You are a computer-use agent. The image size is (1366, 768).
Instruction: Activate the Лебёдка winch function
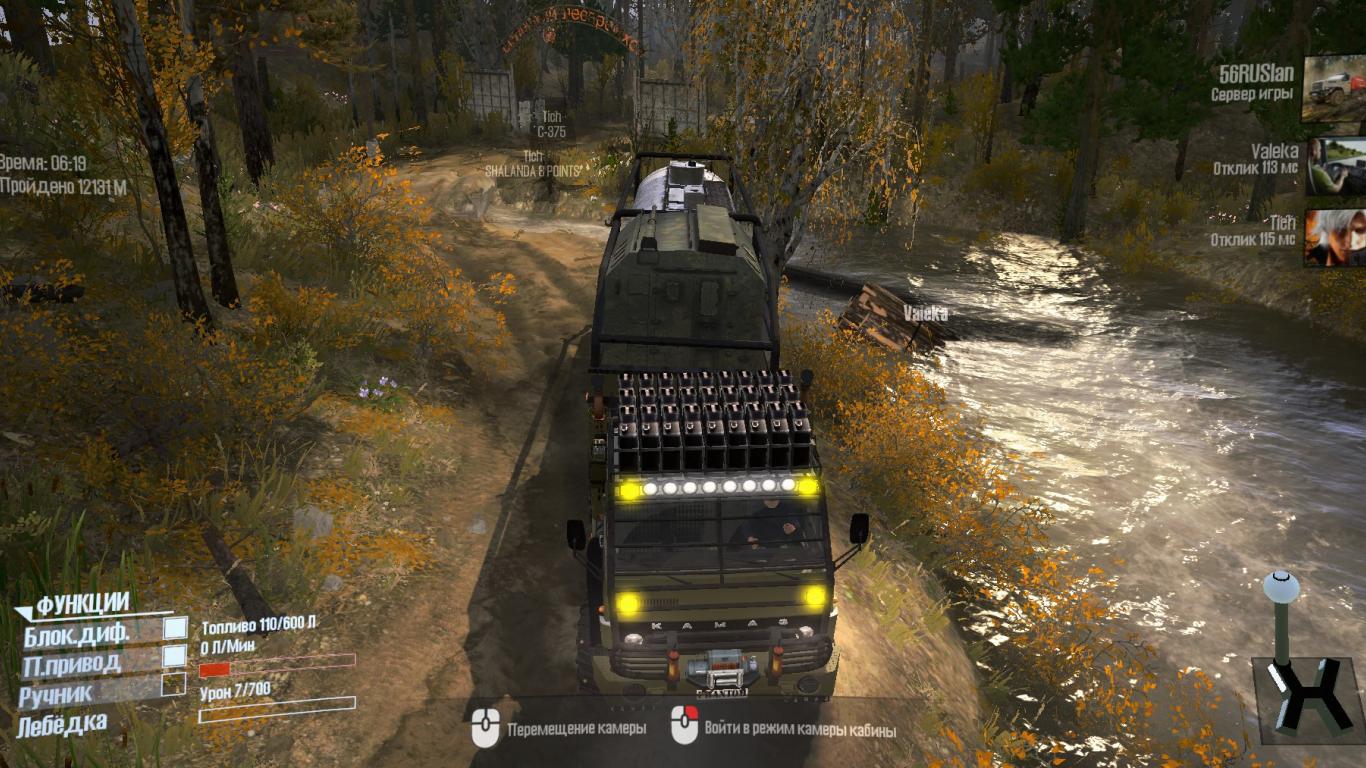tap(62, 723)
